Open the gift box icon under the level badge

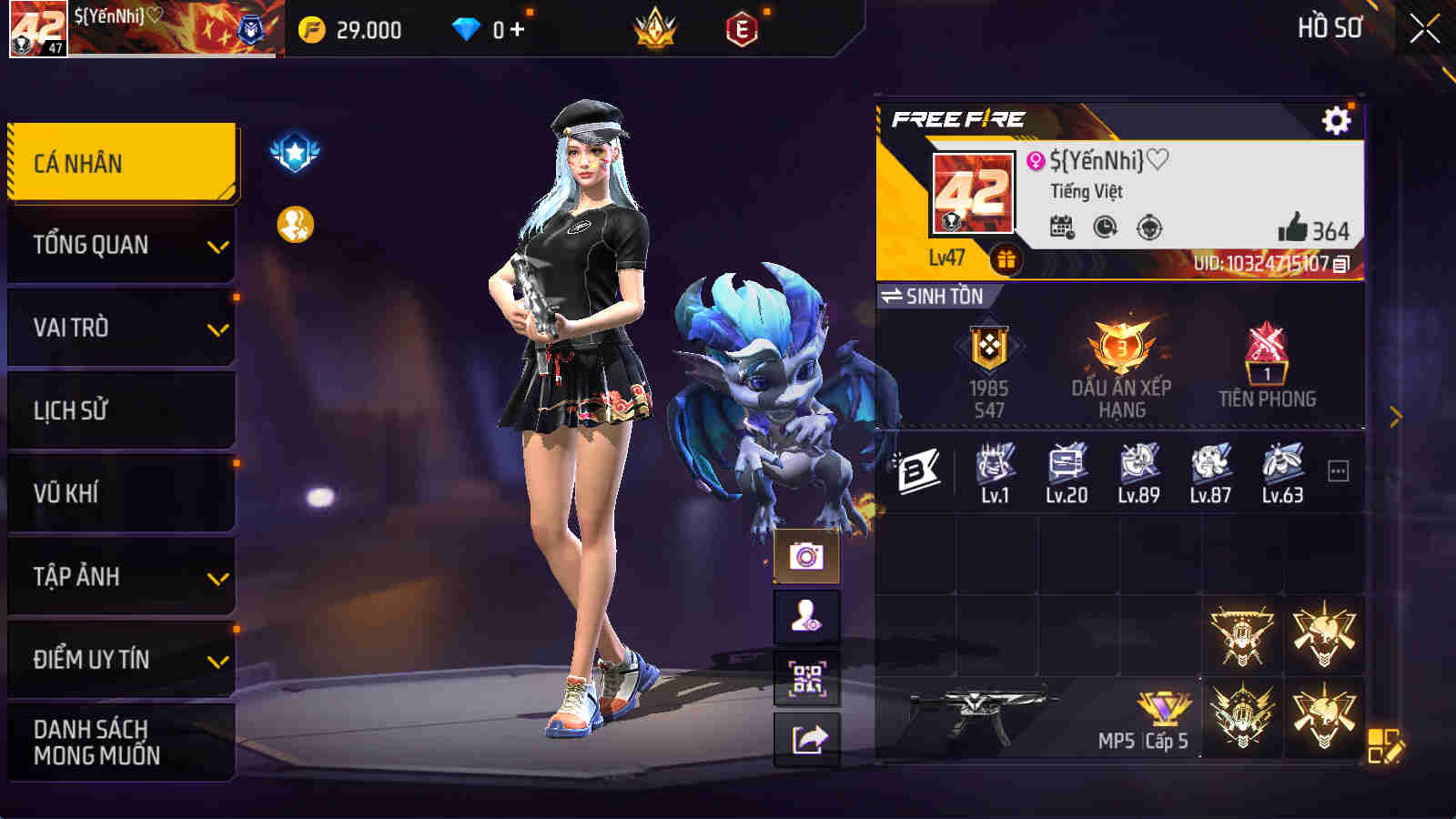click(1005, 258)
